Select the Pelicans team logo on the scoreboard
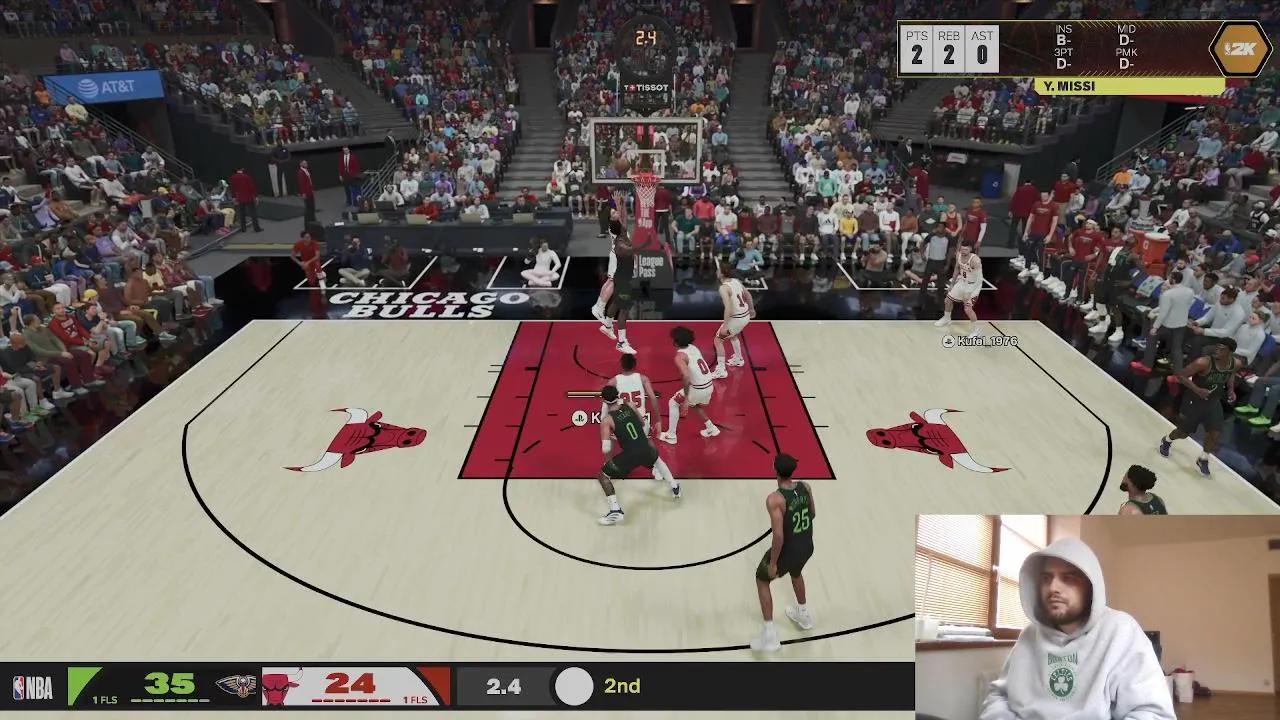This screenshot has height=720, width=1280. click(236, 686)
